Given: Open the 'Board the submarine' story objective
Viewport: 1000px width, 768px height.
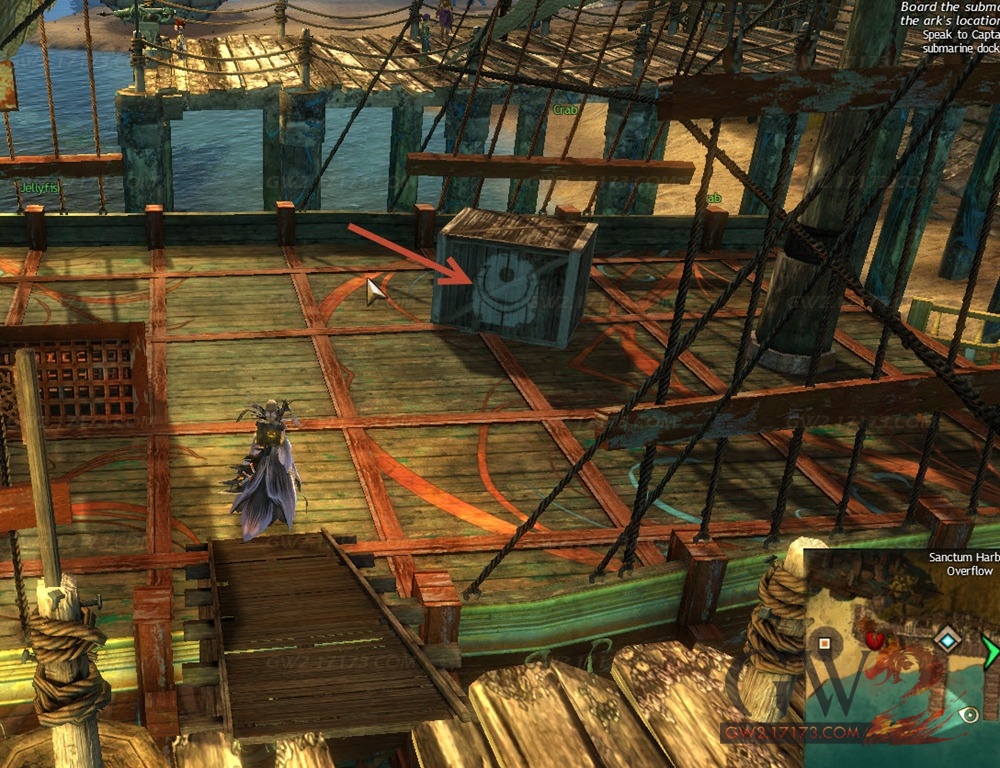Looking at the screenshot, I should 948,8.
